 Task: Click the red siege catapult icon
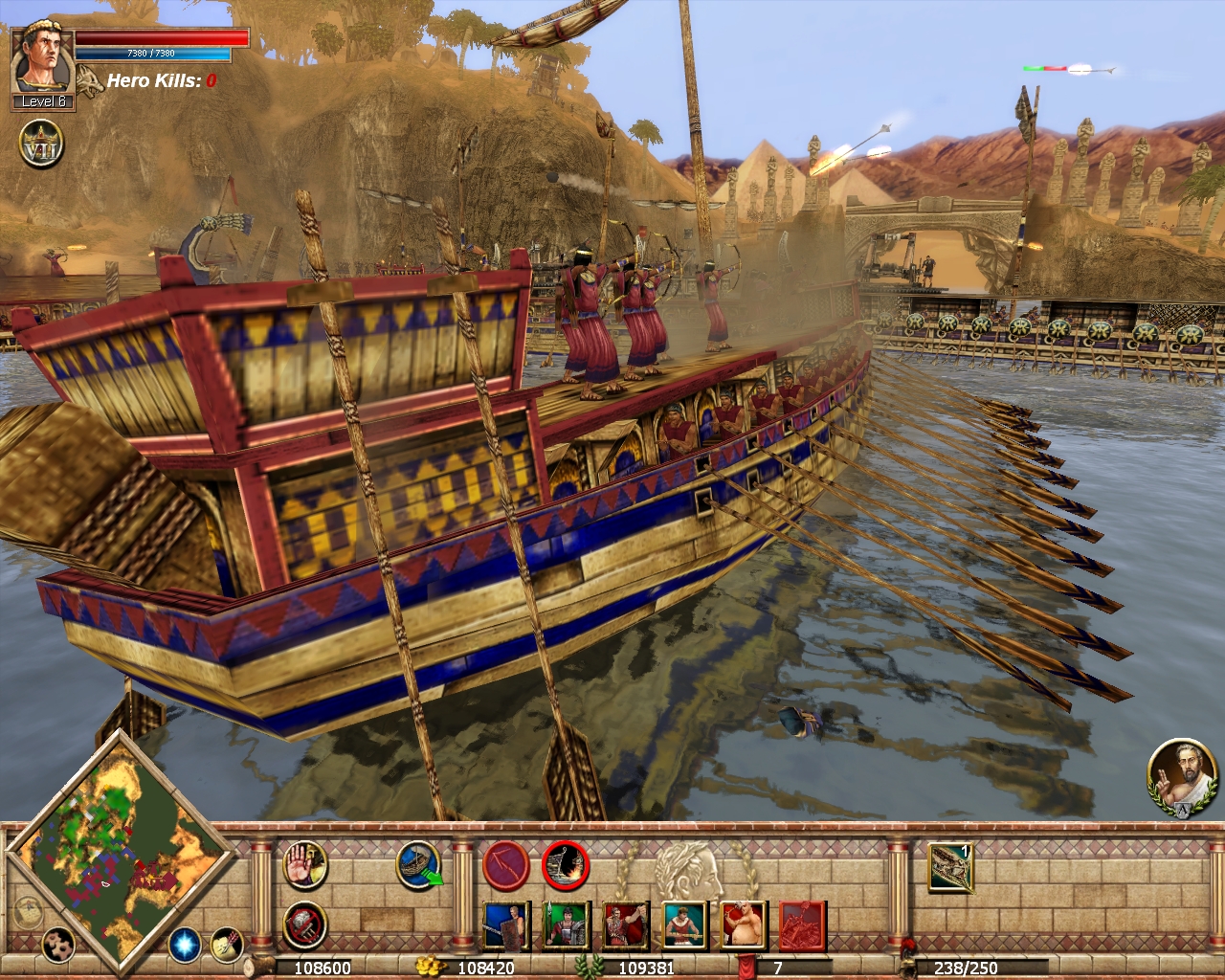[802, 925]
